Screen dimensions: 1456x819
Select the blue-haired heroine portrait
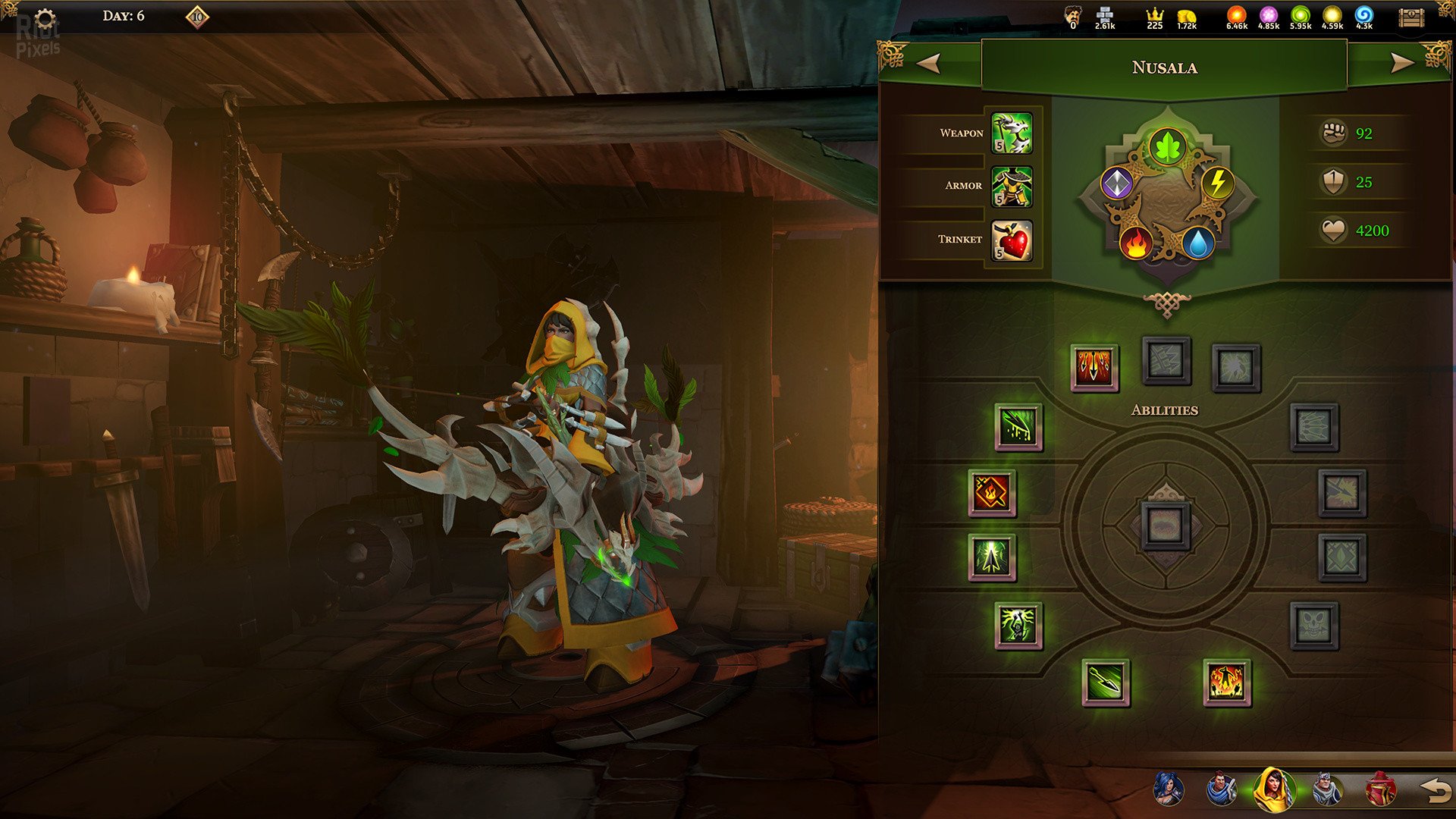pos(1168,789)
